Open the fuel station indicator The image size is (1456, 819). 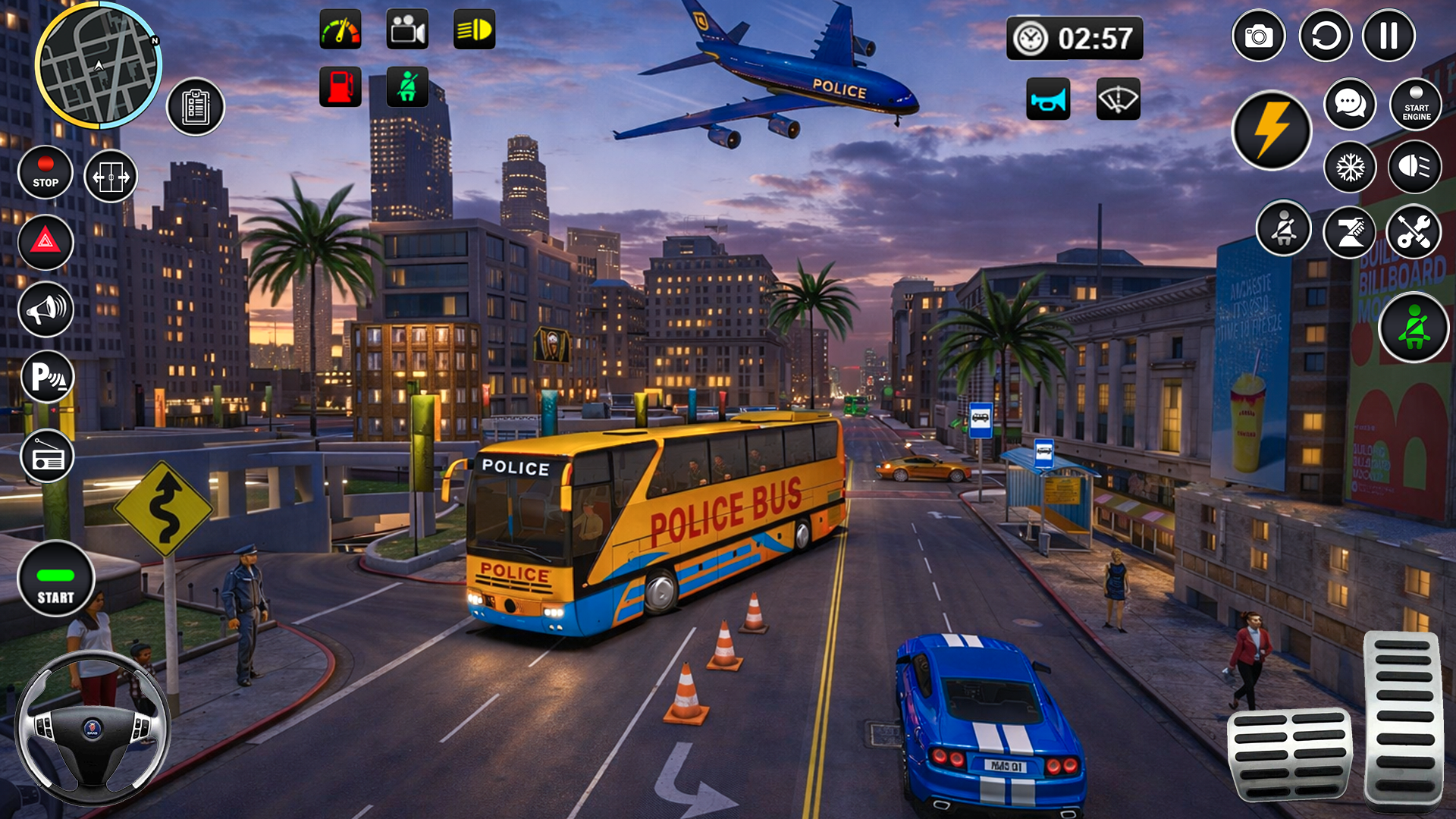(340, 86)
